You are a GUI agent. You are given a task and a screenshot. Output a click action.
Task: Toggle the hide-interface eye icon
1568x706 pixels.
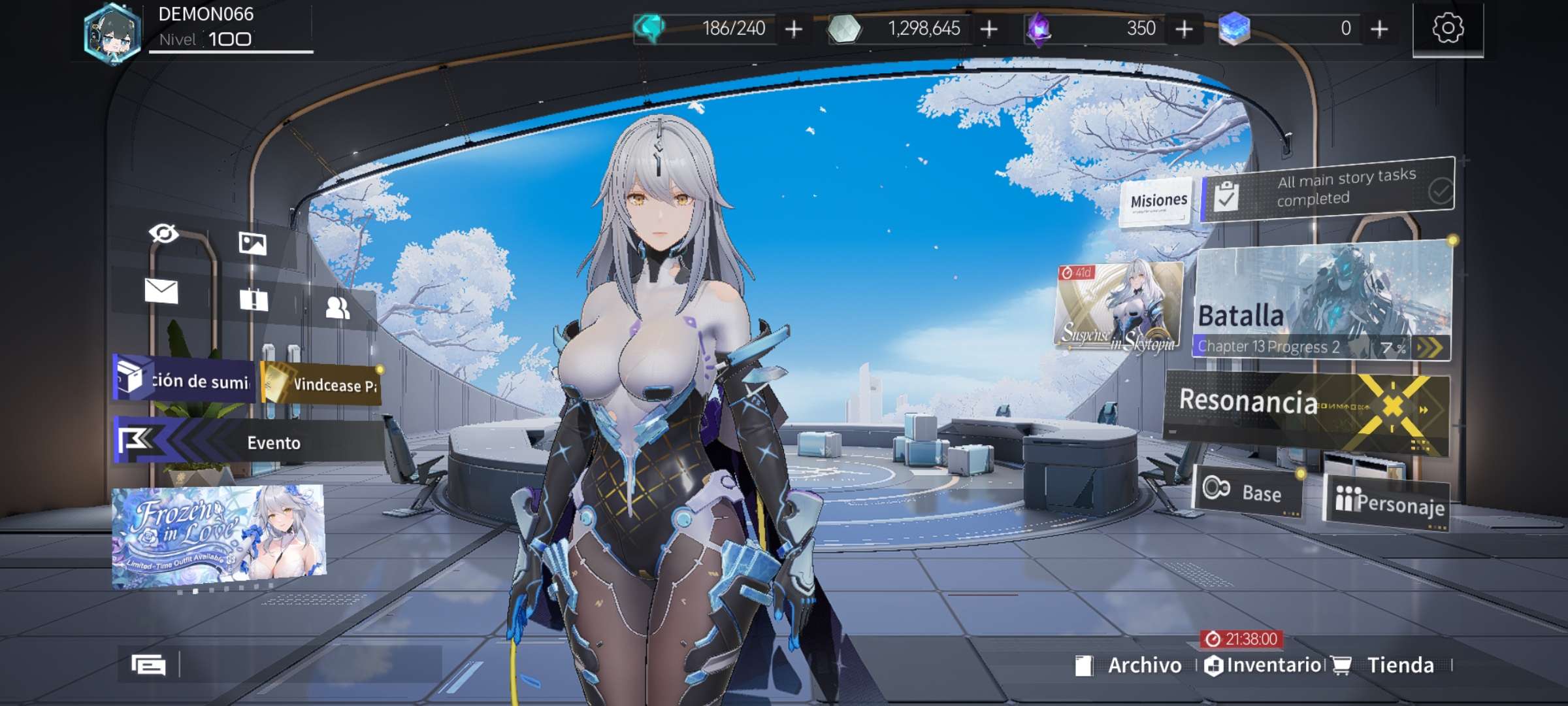tap(163, 233)
